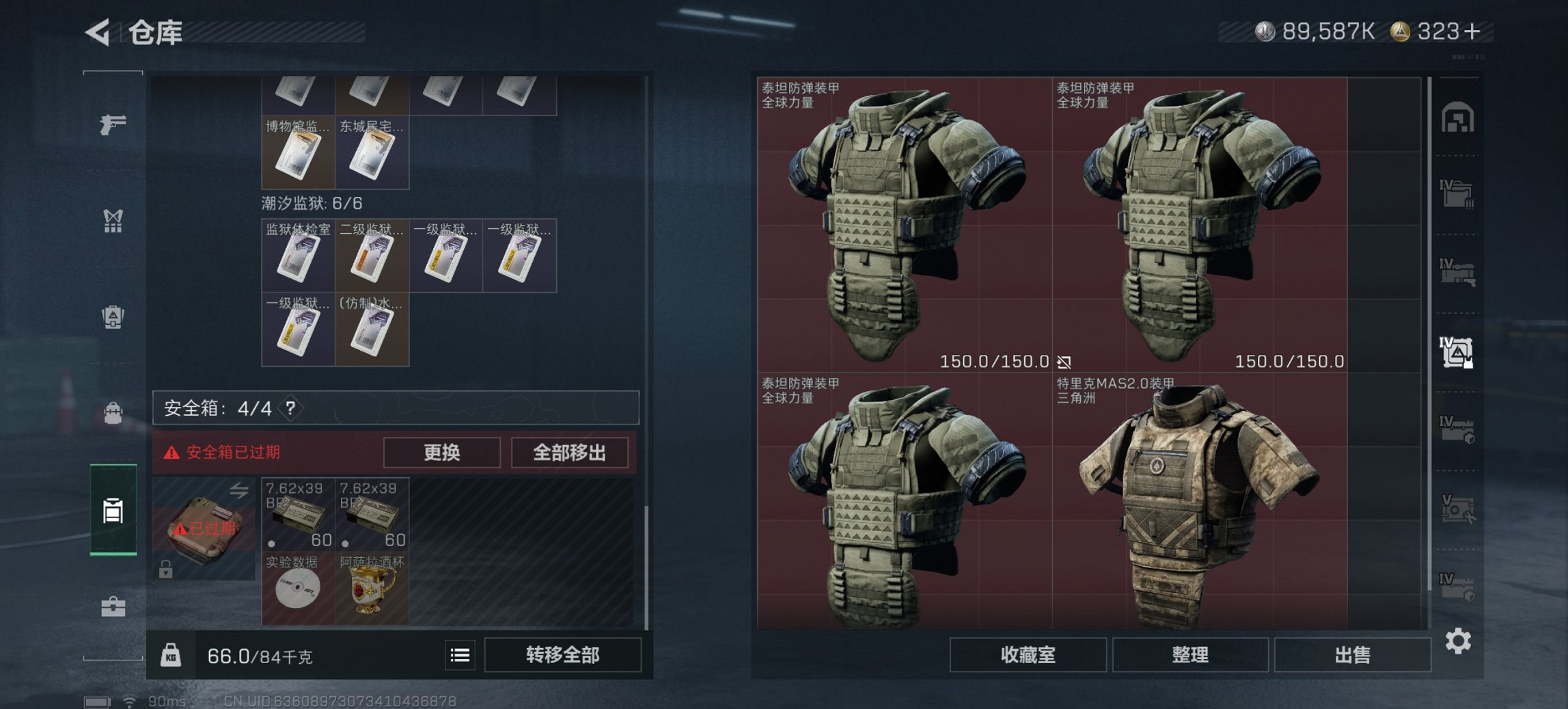Open the 收藏室 collection room
This screenshot has width=1568, height=709.
[1029, 655]
